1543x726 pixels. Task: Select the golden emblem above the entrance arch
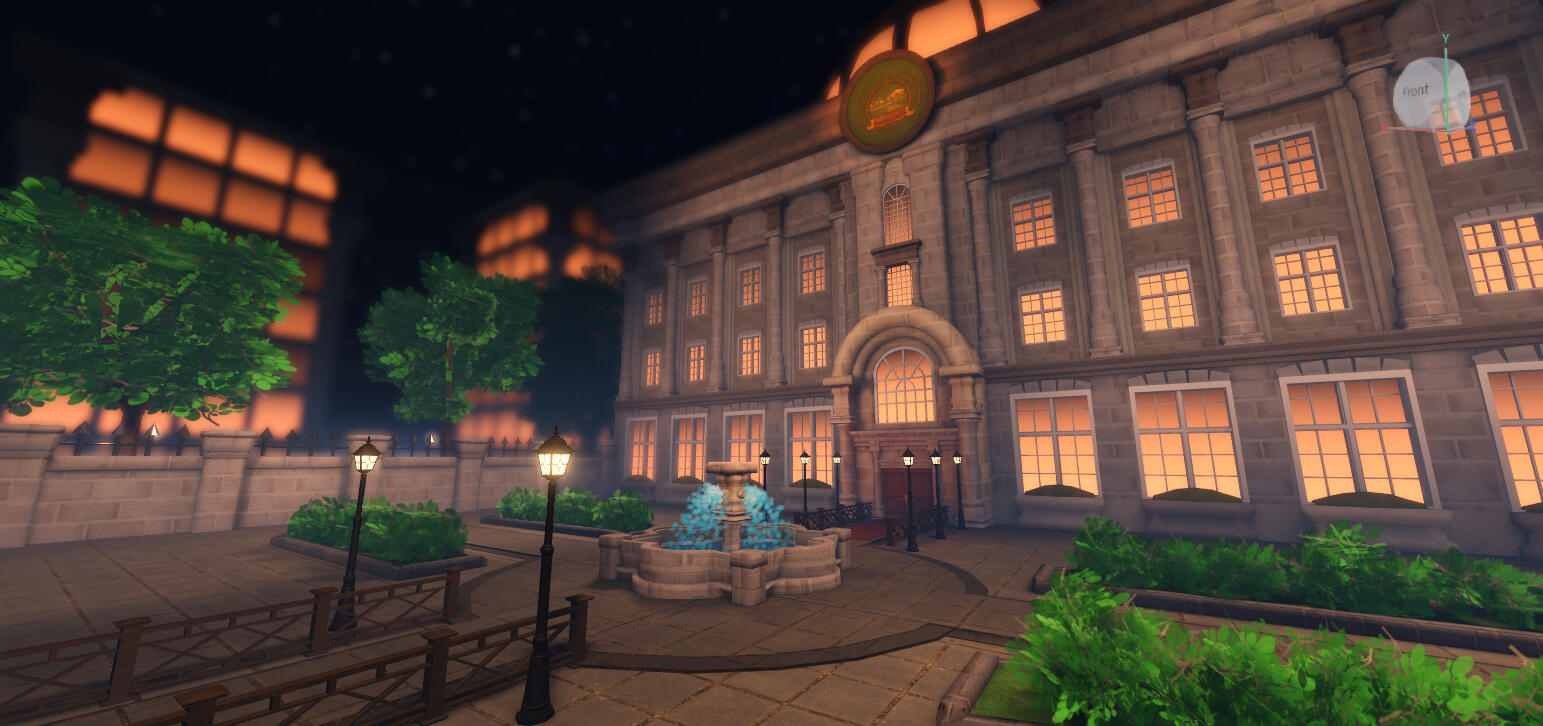coord(889,101)
